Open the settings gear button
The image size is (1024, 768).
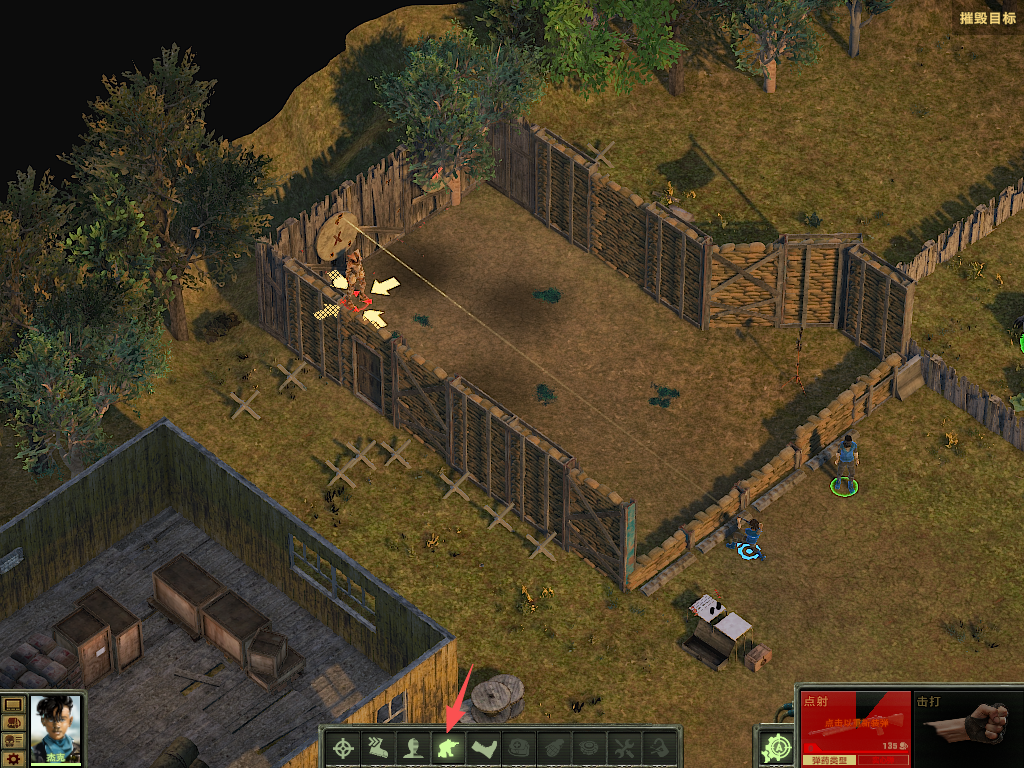14,758
